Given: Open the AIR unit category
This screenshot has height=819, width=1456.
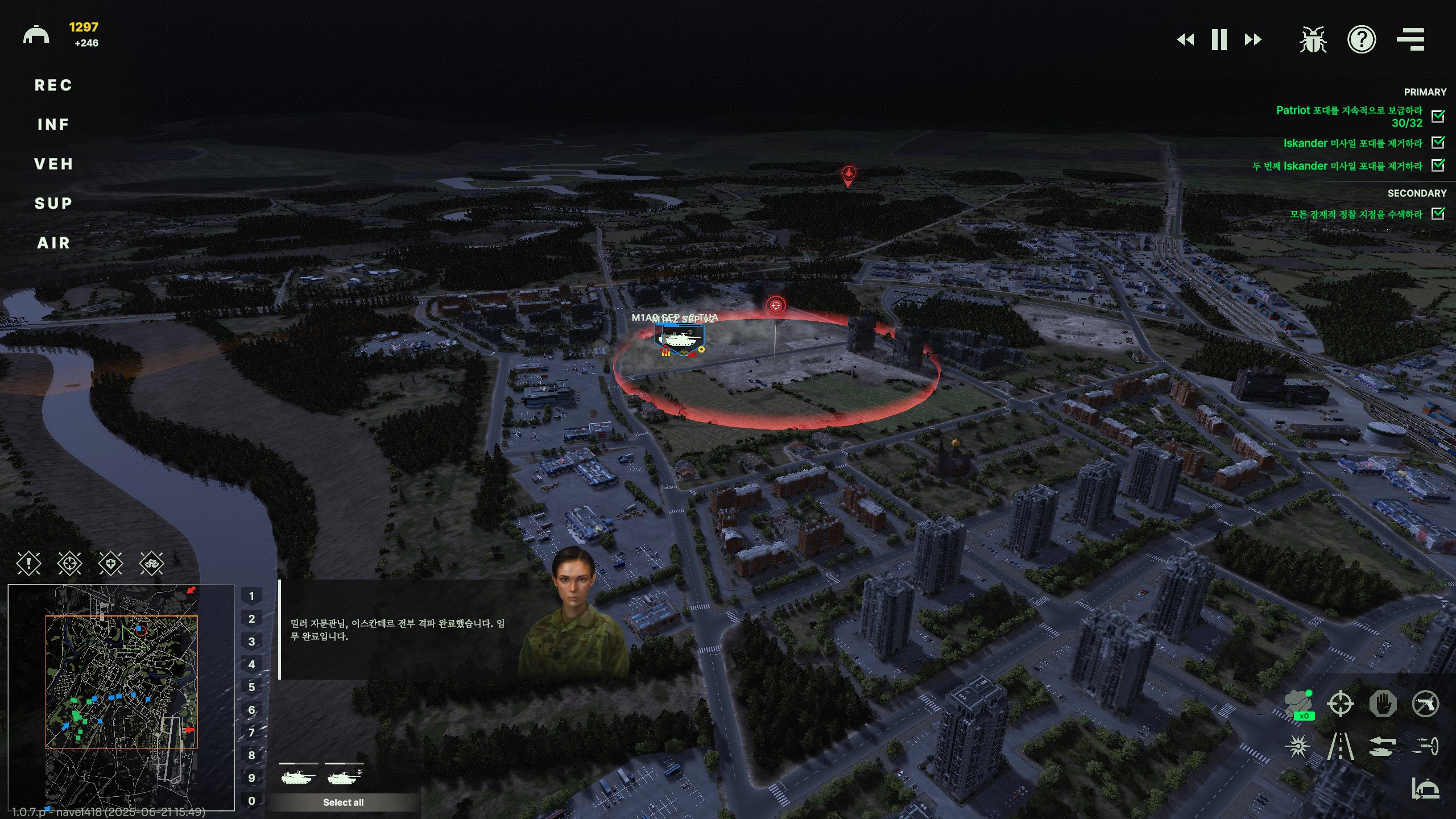Looking at the screenshot, I should tap(53, 243).
